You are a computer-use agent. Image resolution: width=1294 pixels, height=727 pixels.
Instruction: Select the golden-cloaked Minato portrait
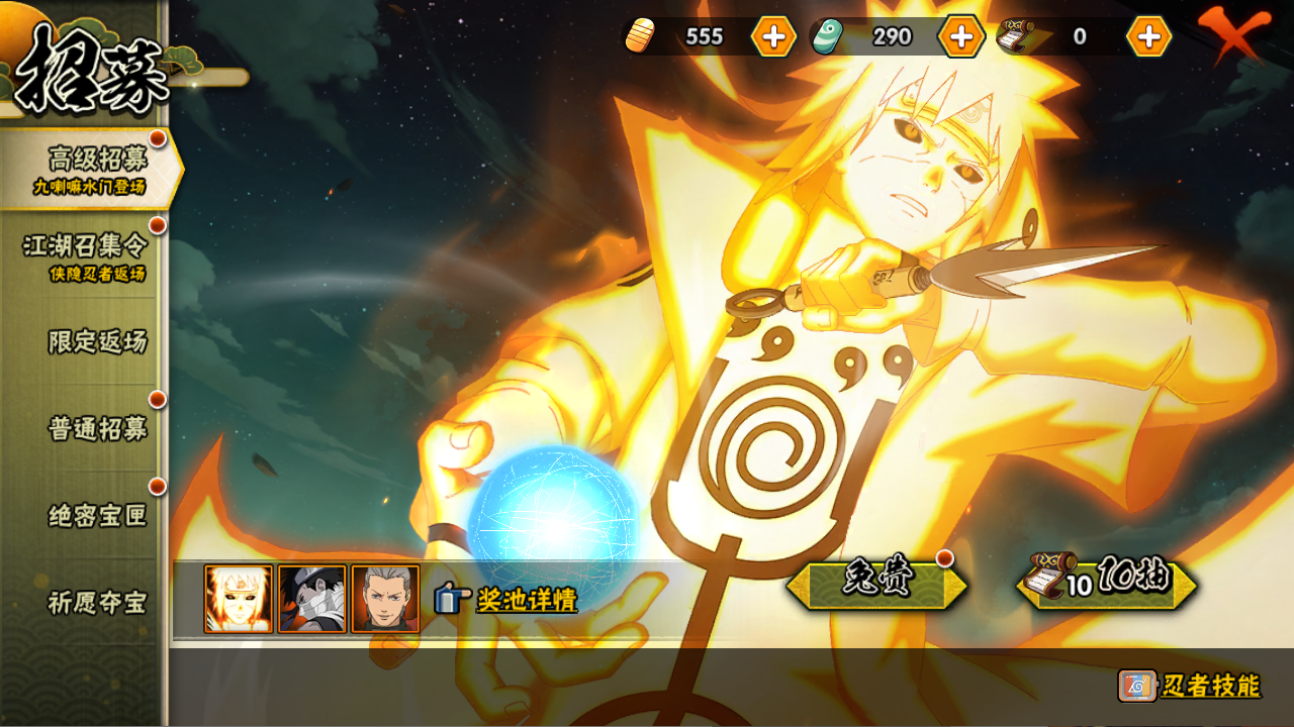point(238,599)
